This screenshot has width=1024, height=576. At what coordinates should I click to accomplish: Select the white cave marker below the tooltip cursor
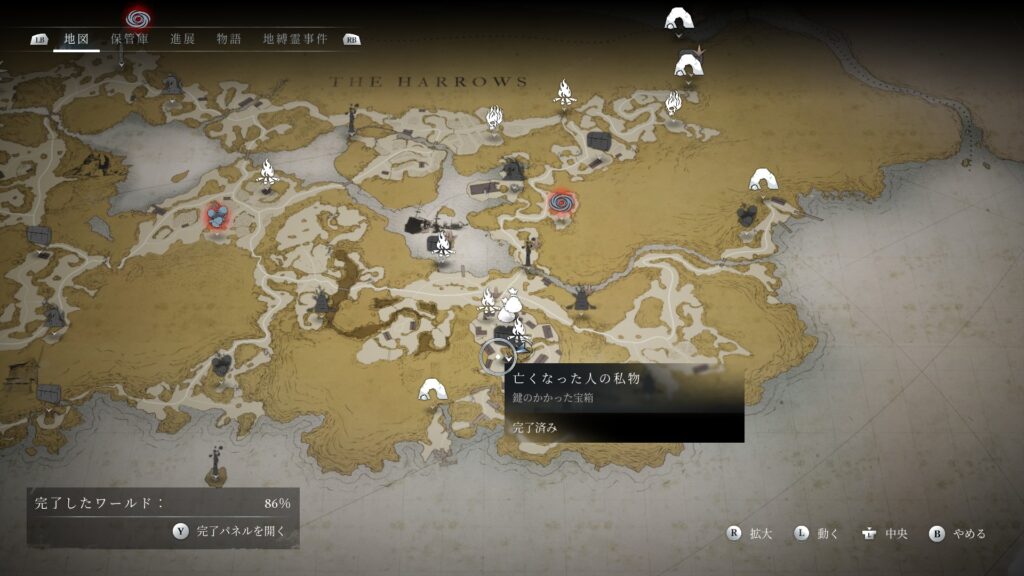(432, 389)
